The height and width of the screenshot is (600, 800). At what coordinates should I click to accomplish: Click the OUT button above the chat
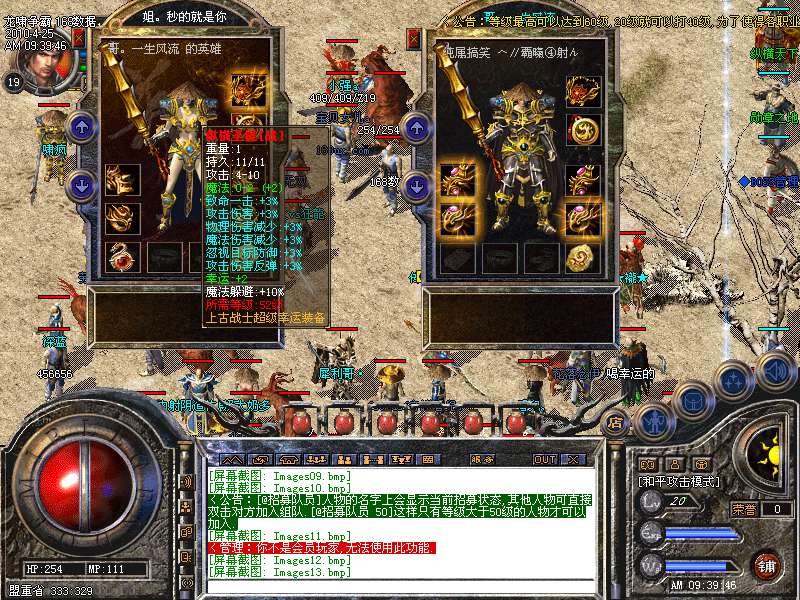pos(544,459)
